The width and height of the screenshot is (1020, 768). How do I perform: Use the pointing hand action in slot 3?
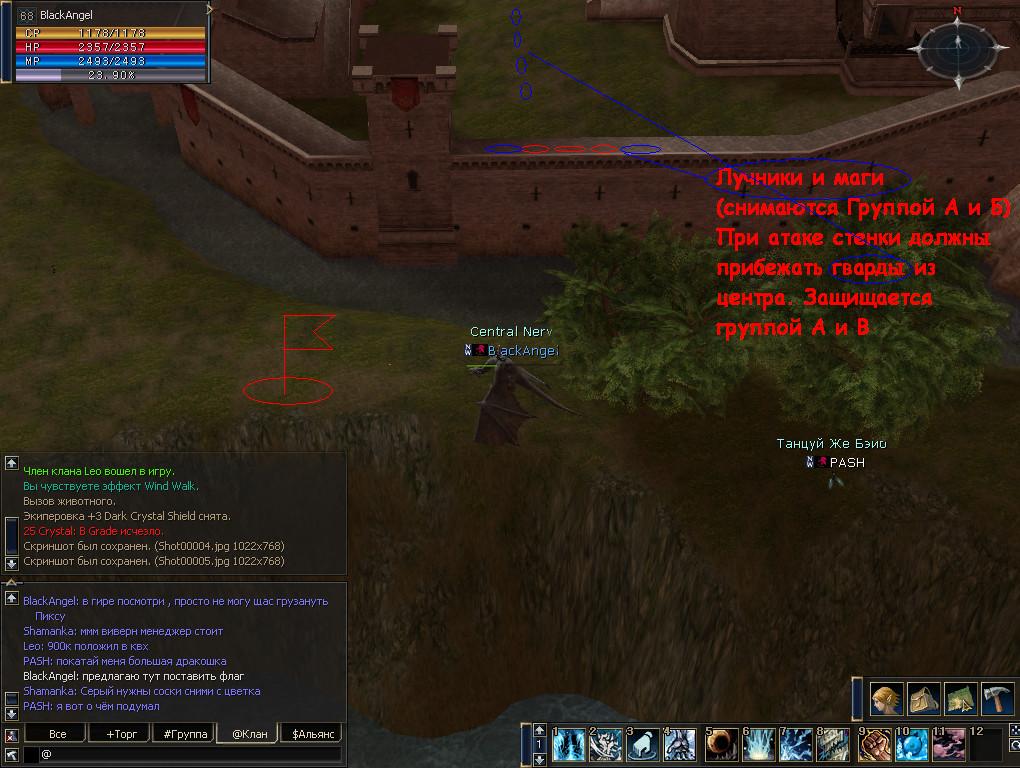[644, 745]
